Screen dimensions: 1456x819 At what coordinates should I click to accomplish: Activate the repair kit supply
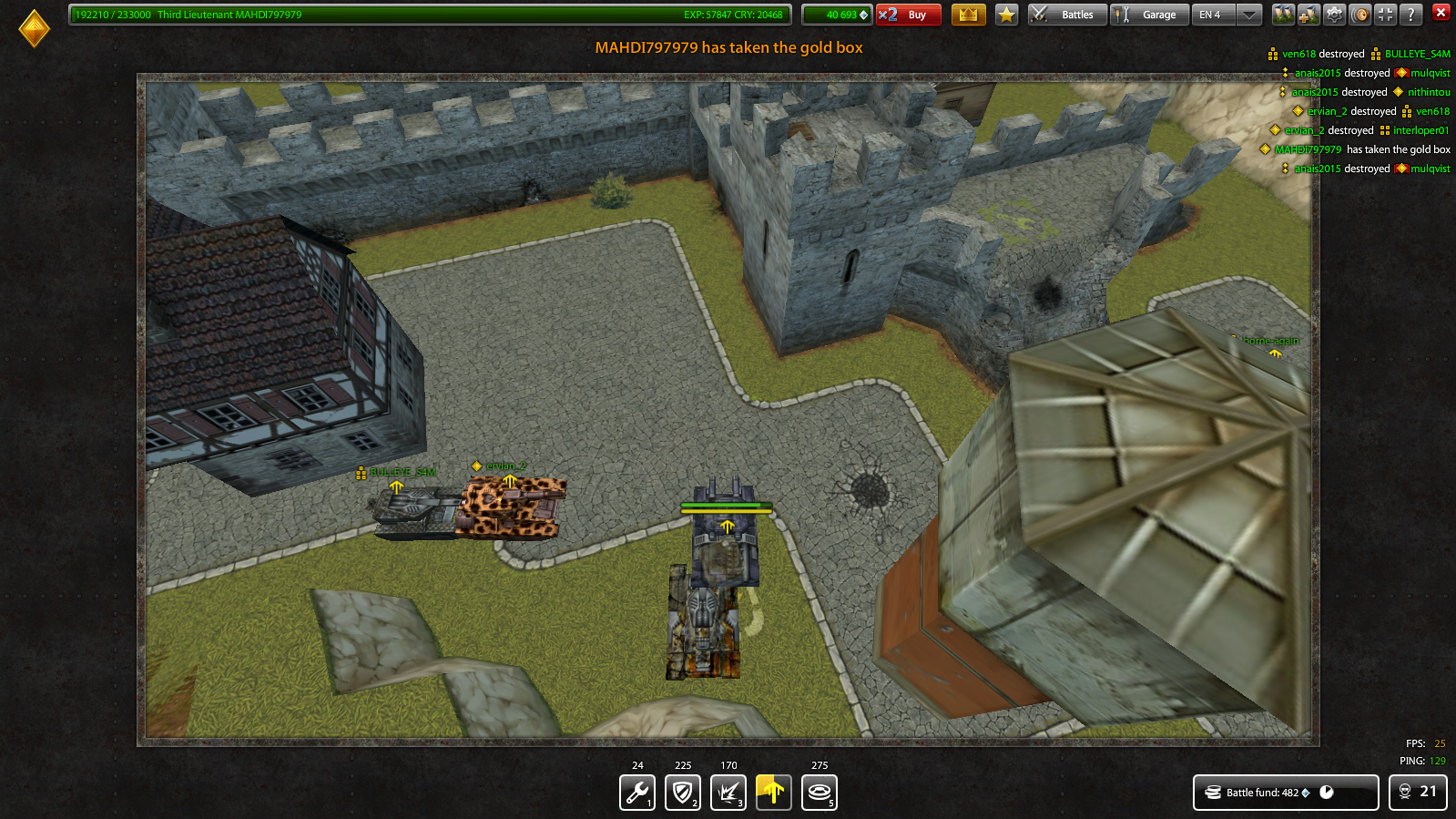coord(636,792)
